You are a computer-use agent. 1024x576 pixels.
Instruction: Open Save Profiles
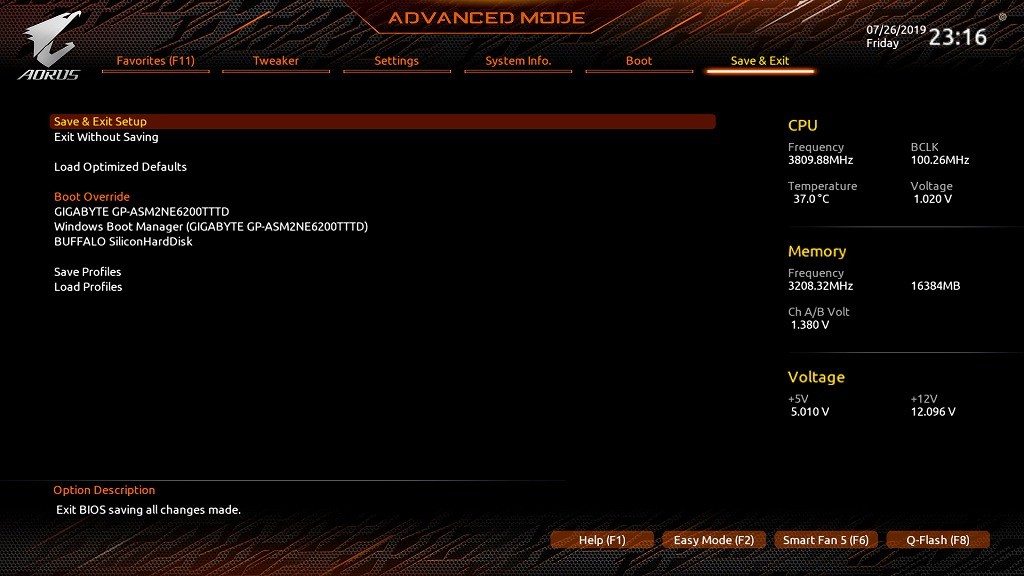click(88, 272)
